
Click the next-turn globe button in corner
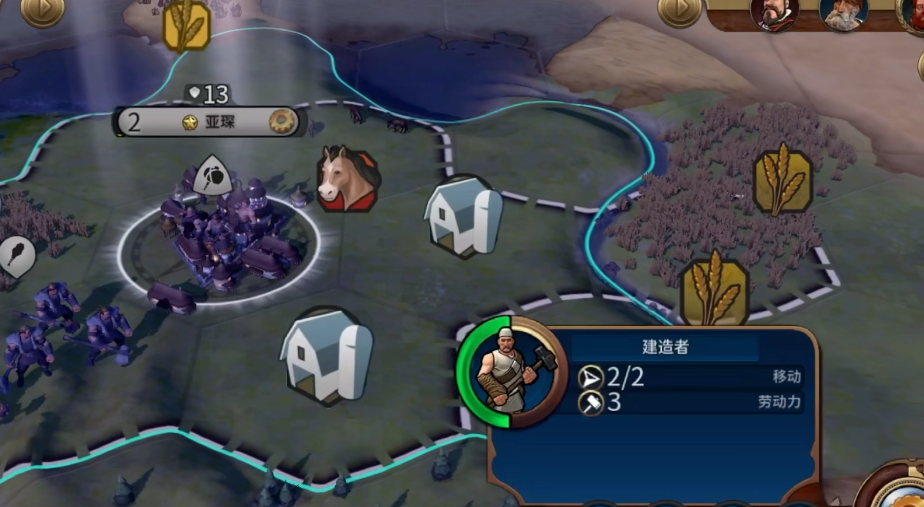point(895,490)
